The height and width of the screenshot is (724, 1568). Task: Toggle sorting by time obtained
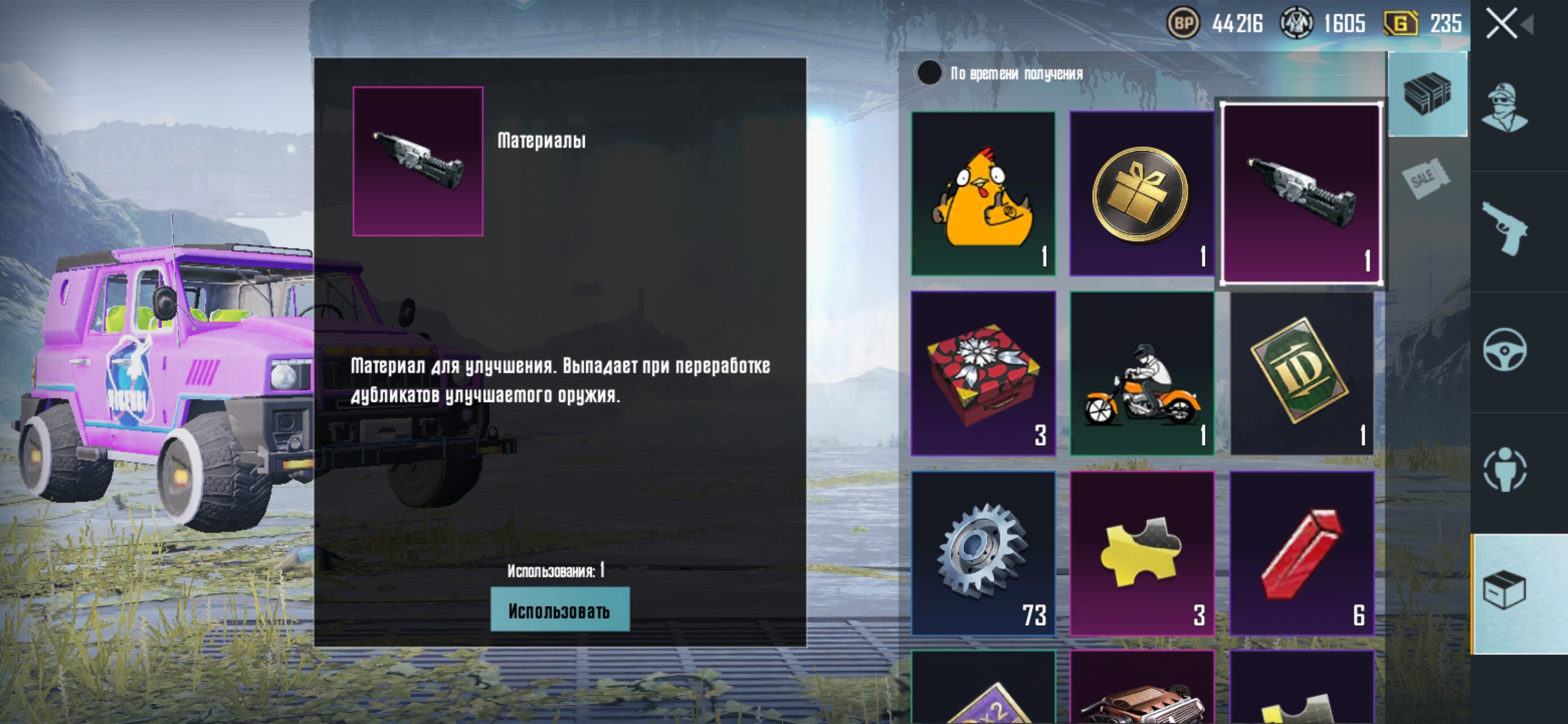[929, 73]
